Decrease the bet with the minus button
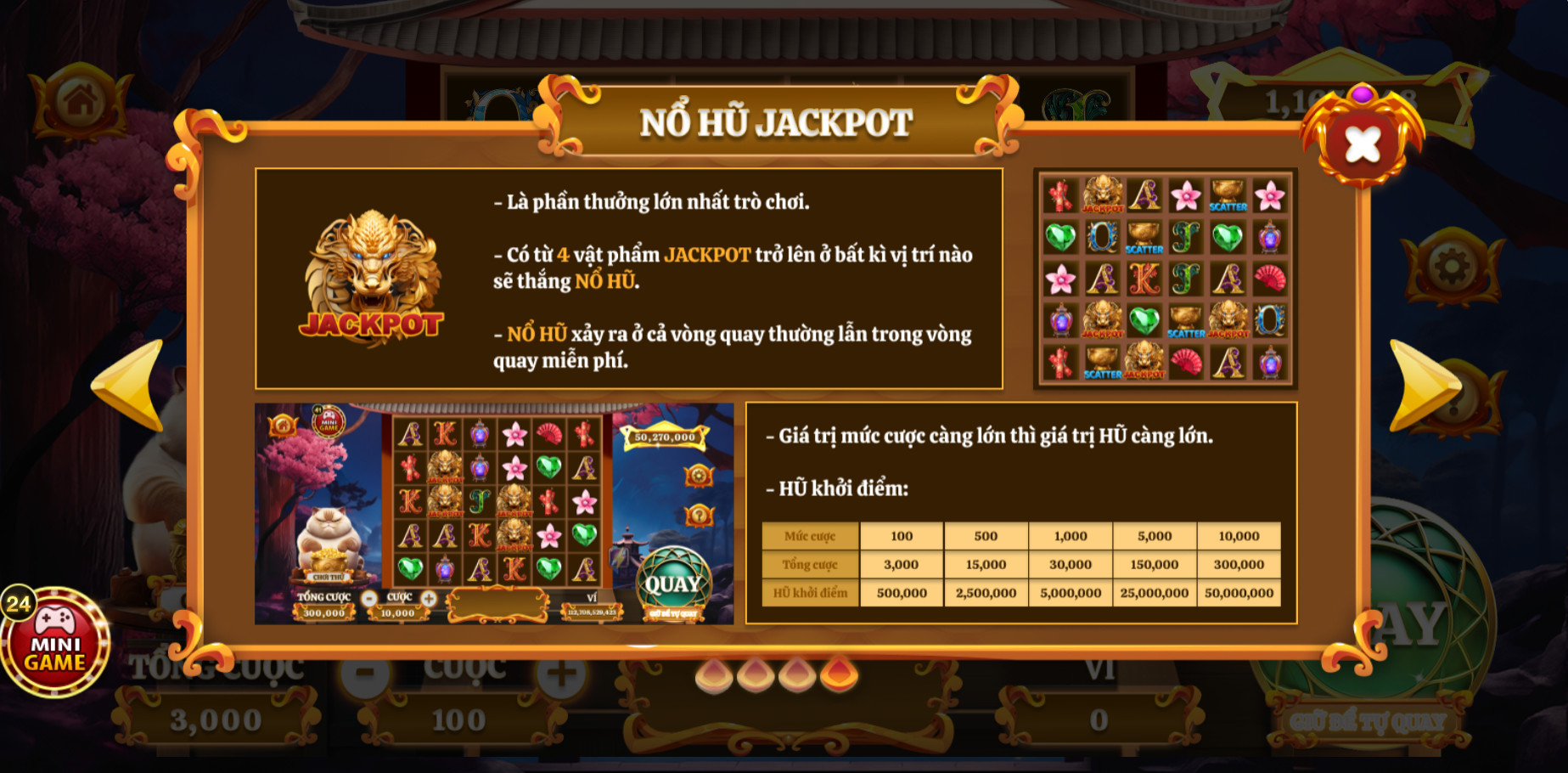Image resolution: width=1568 pixels, height=773 pixels. pos(365,675)
